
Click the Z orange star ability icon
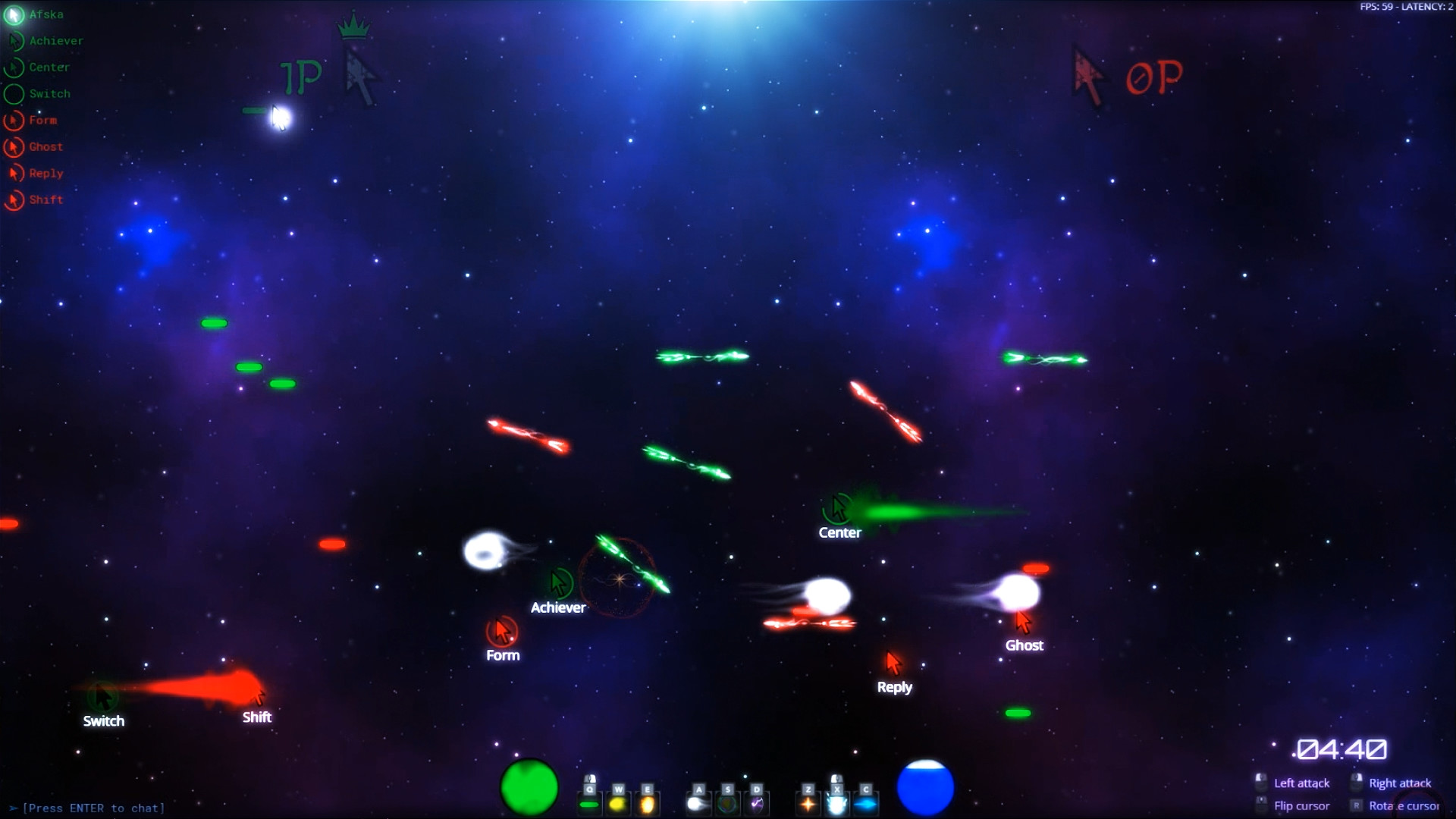[808, 804]
